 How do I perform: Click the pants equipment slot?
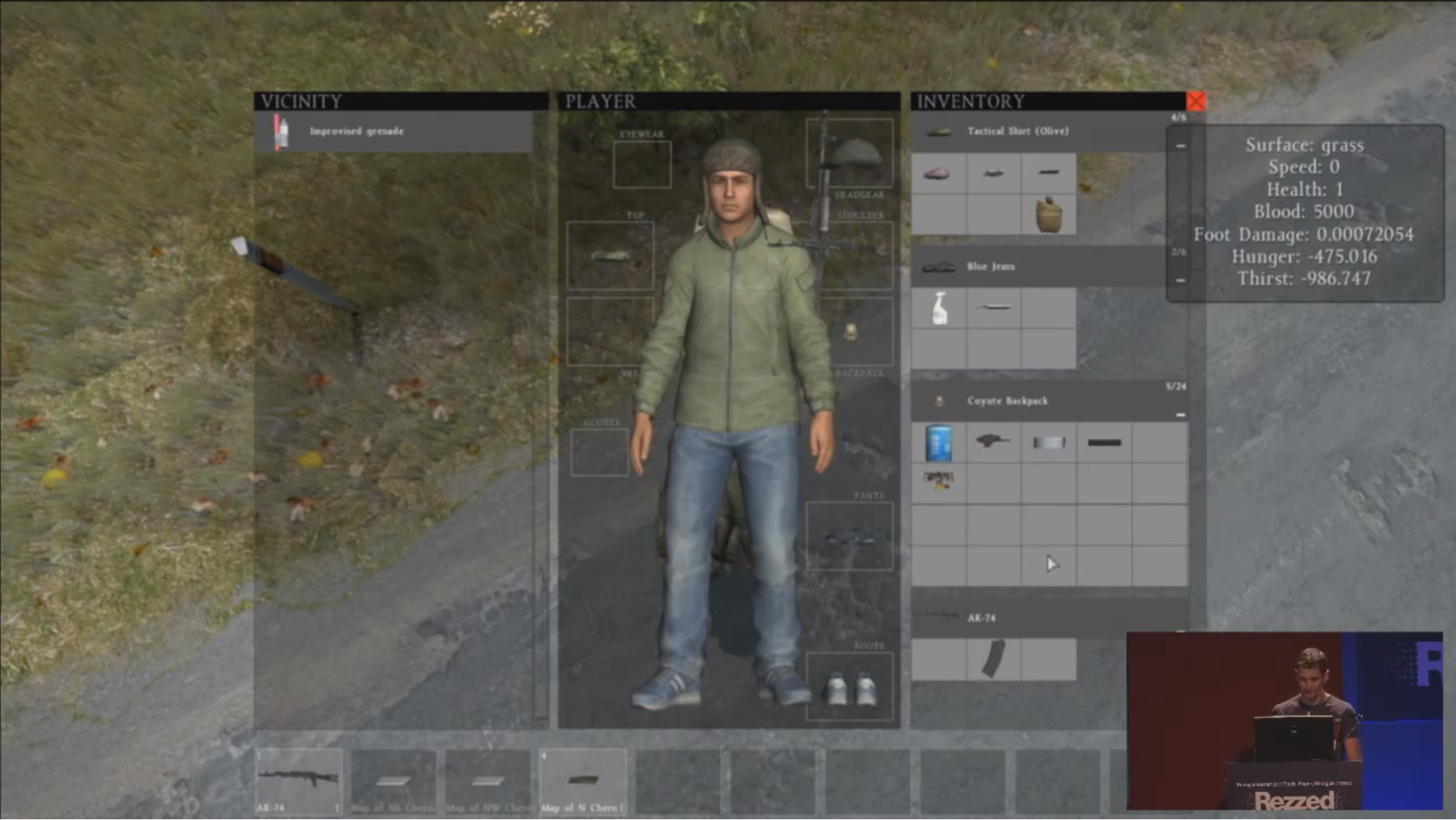tap(849, 537)
